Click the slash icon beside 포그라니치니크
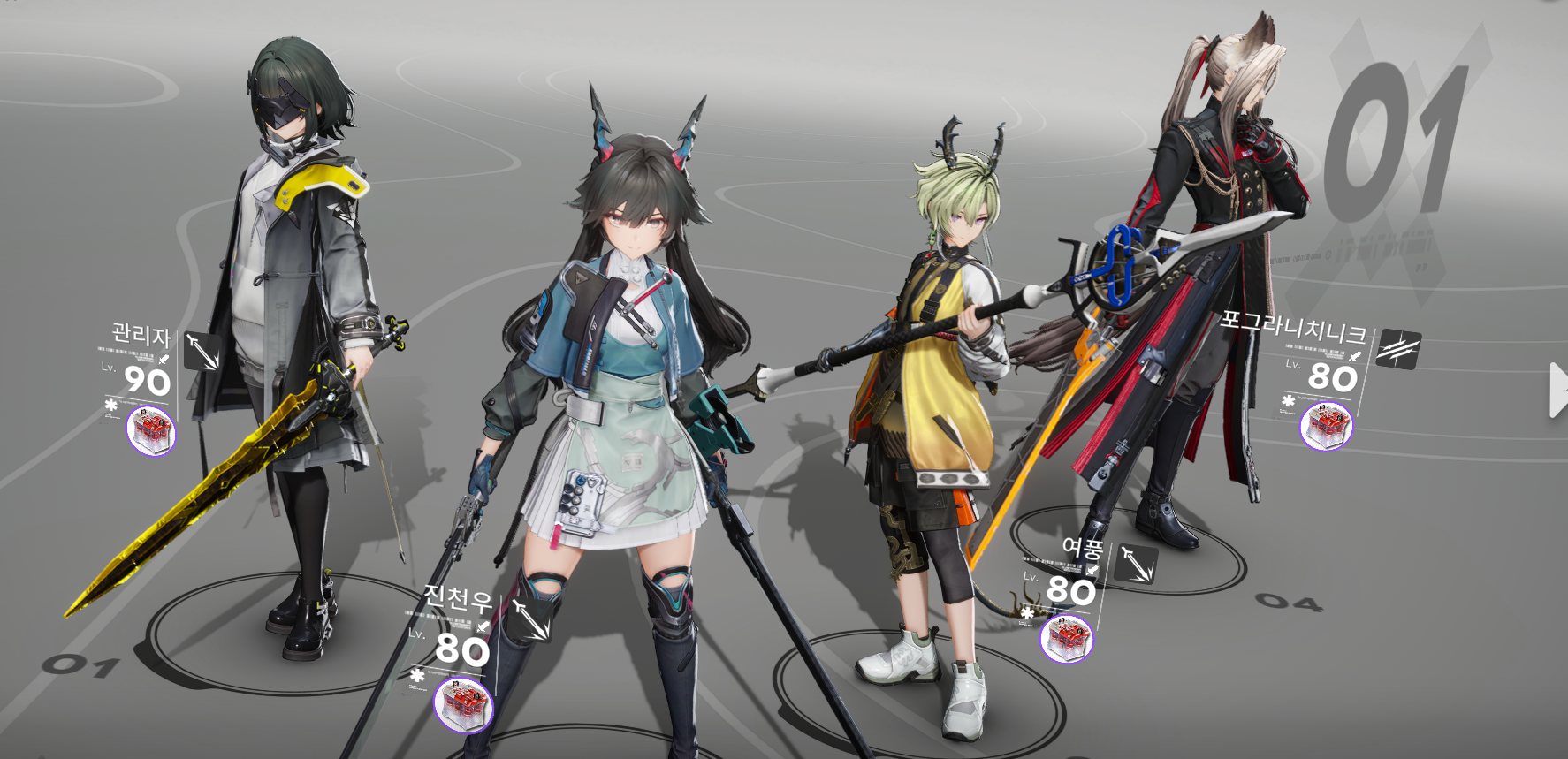 coord(1398,349)
